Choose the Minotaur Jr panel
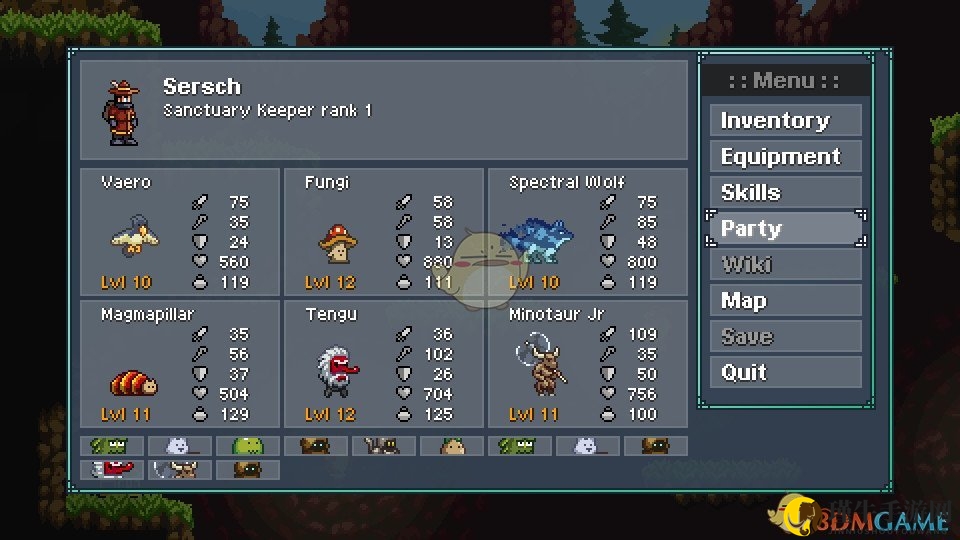960x540 pixels. click(x=587, y=364)
